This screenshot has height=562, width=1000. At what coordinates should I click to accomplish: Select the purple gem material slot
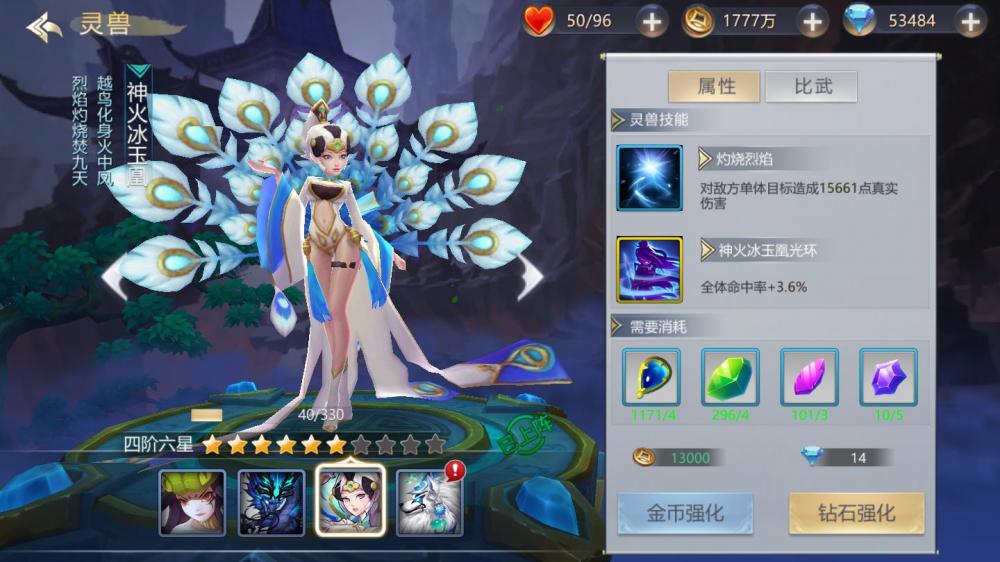pyautogui.click(x=888, y=377)
